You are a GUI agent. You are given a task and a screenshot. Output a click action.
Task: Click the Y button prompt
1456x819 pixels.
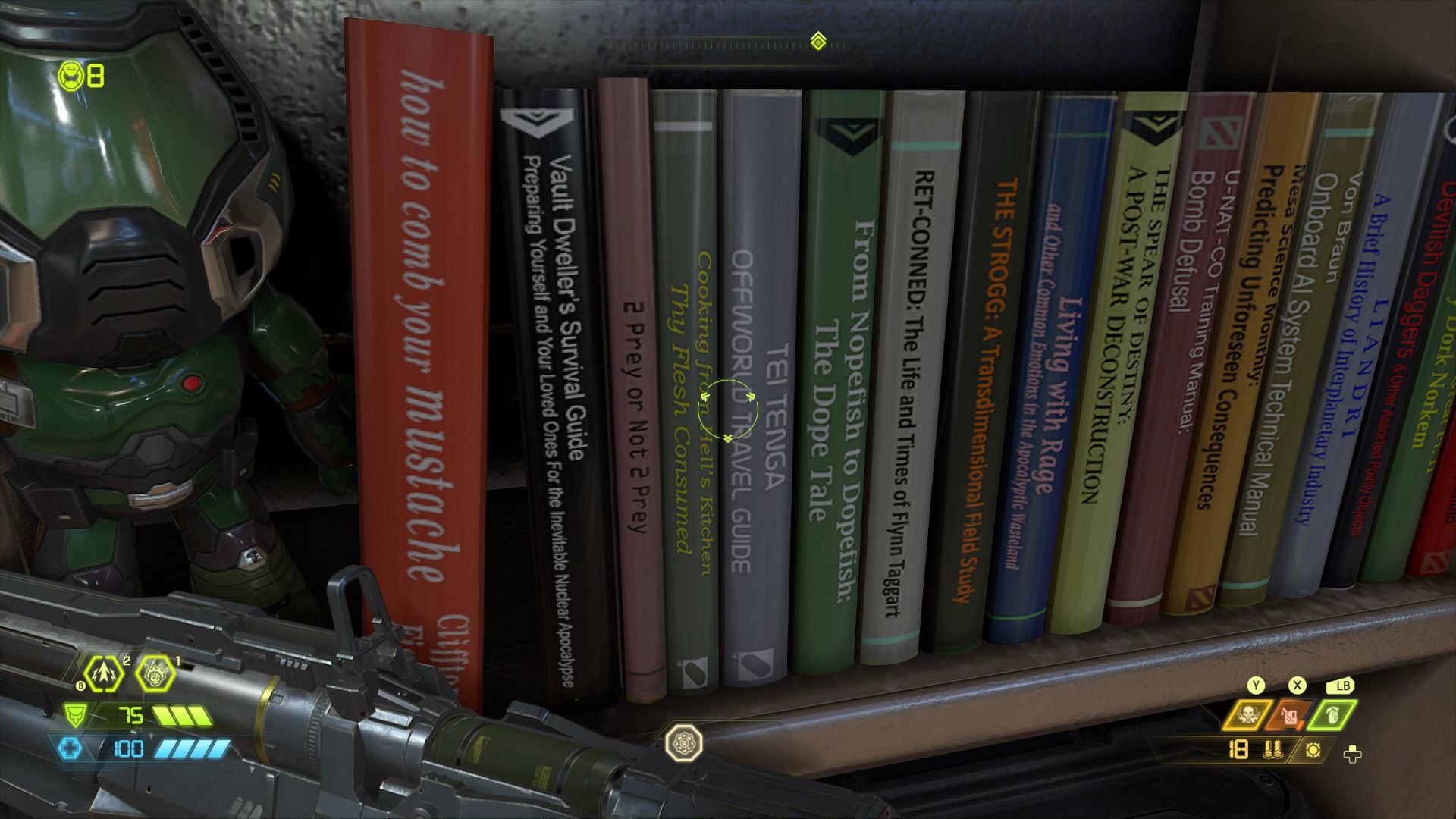click(1256, 686)
